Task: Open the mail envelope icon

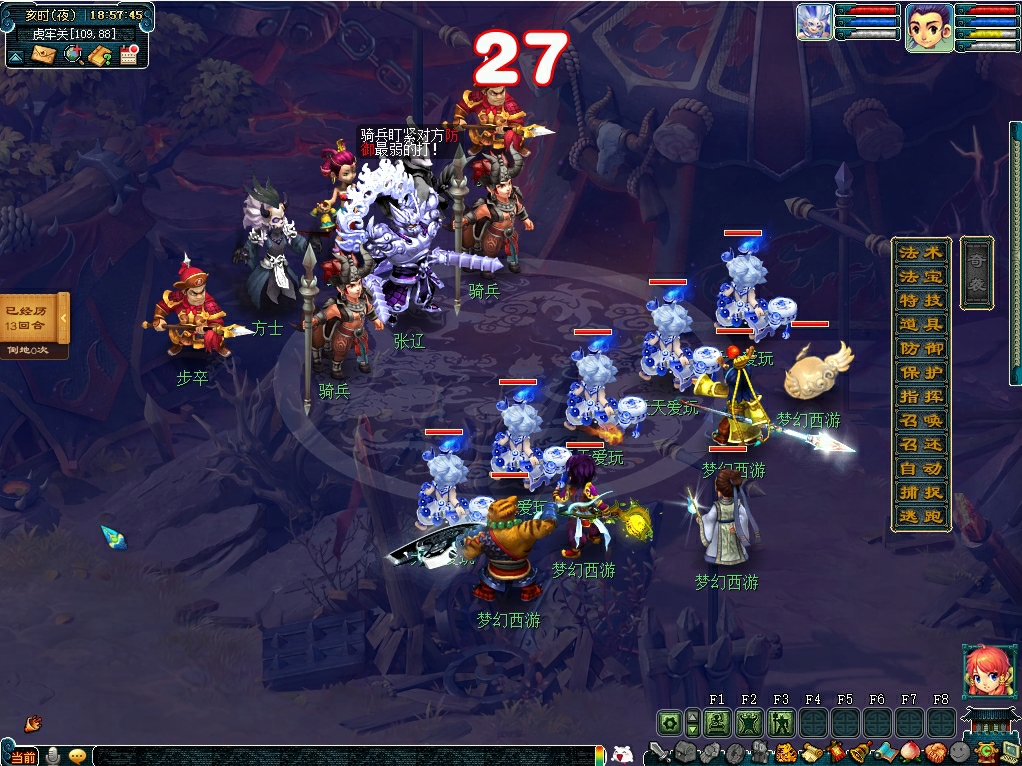Action: pyautogui.click(x=43, y=55)
